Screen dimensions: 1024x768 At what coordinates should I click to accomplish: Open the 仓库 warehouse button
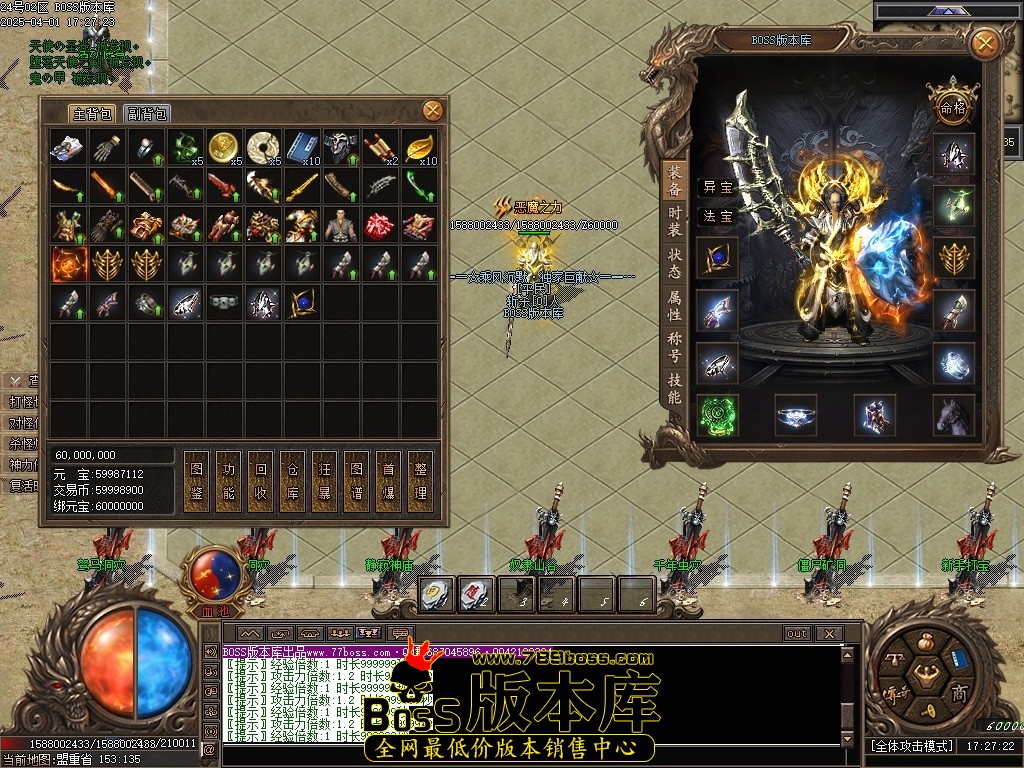tap(293, 481)
